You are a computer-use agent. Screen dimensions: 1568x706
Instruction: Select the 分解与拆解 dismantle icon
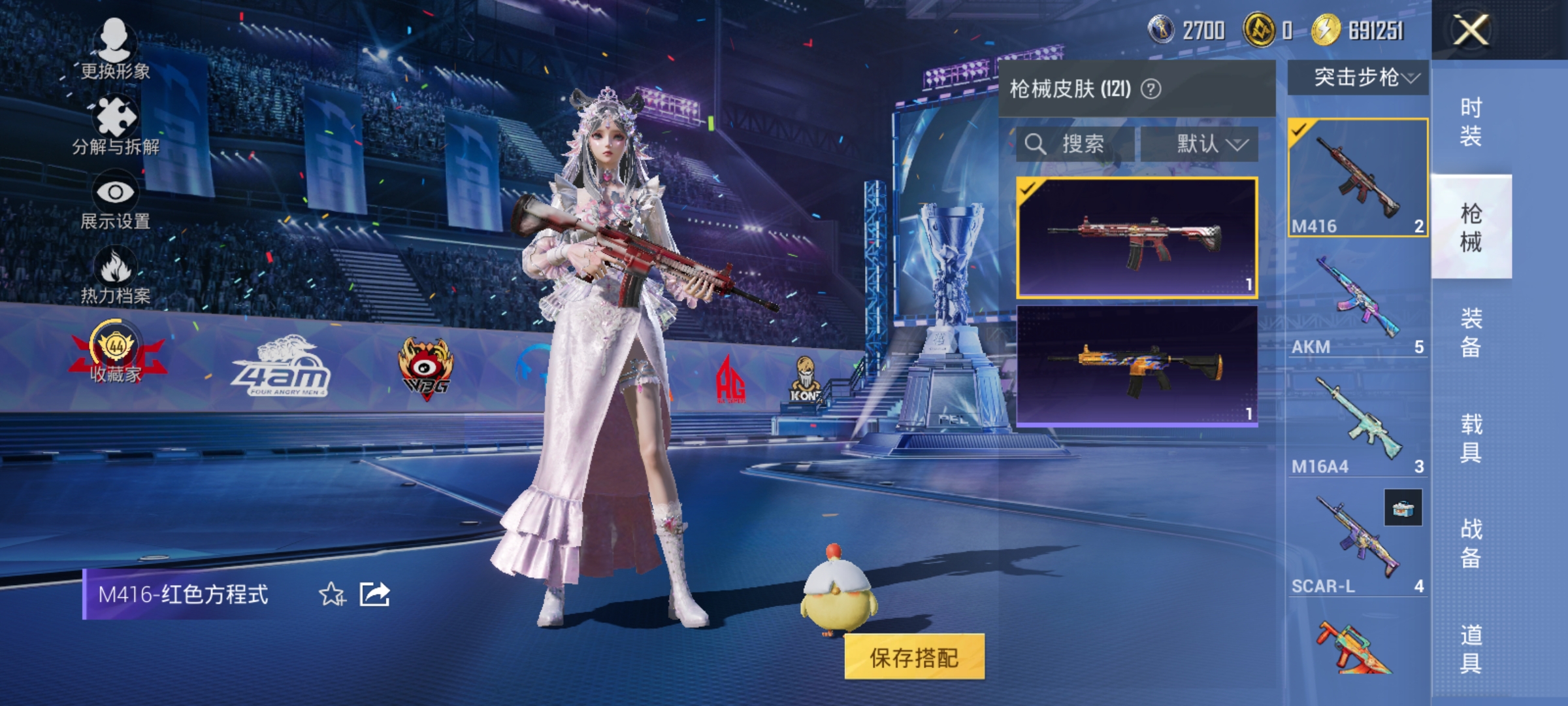pos(114,118)
